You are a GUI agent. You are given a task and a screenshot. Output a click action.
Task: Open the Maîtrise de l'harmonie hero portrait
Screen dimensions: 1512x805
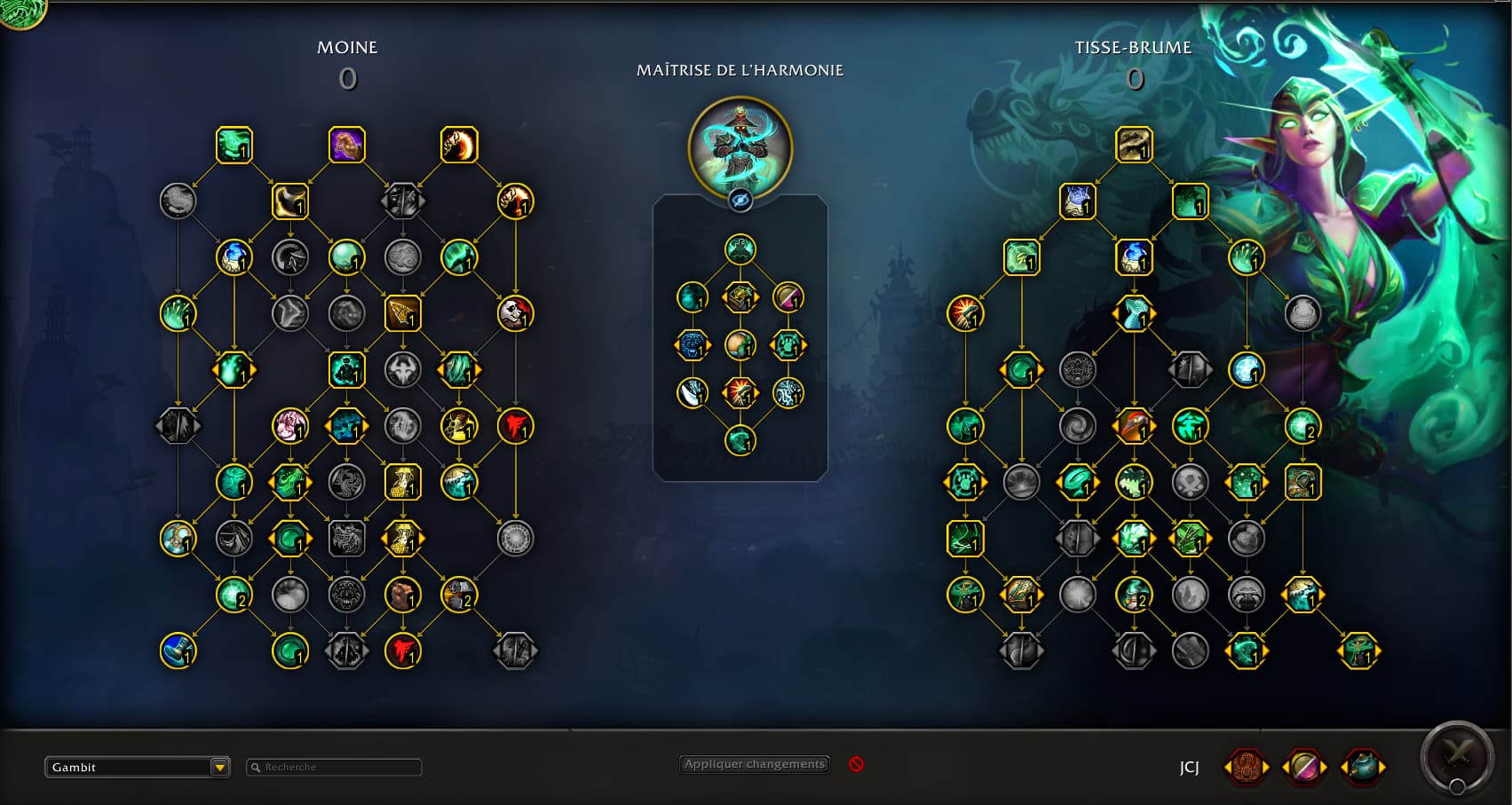pyautogui.click(x=740, y=146)
